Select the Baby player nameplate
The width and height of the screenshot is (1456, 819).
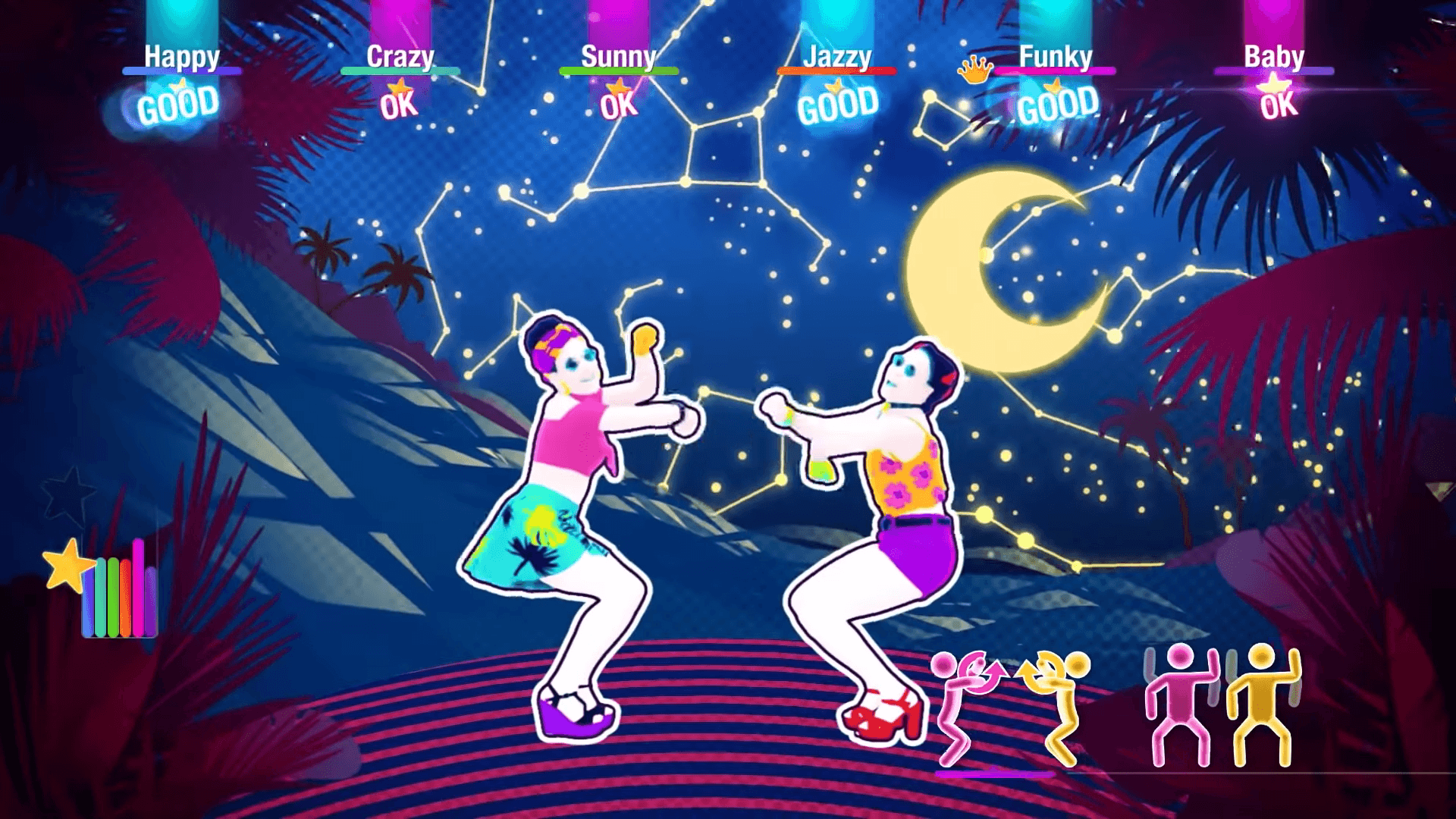[1274, 55]
